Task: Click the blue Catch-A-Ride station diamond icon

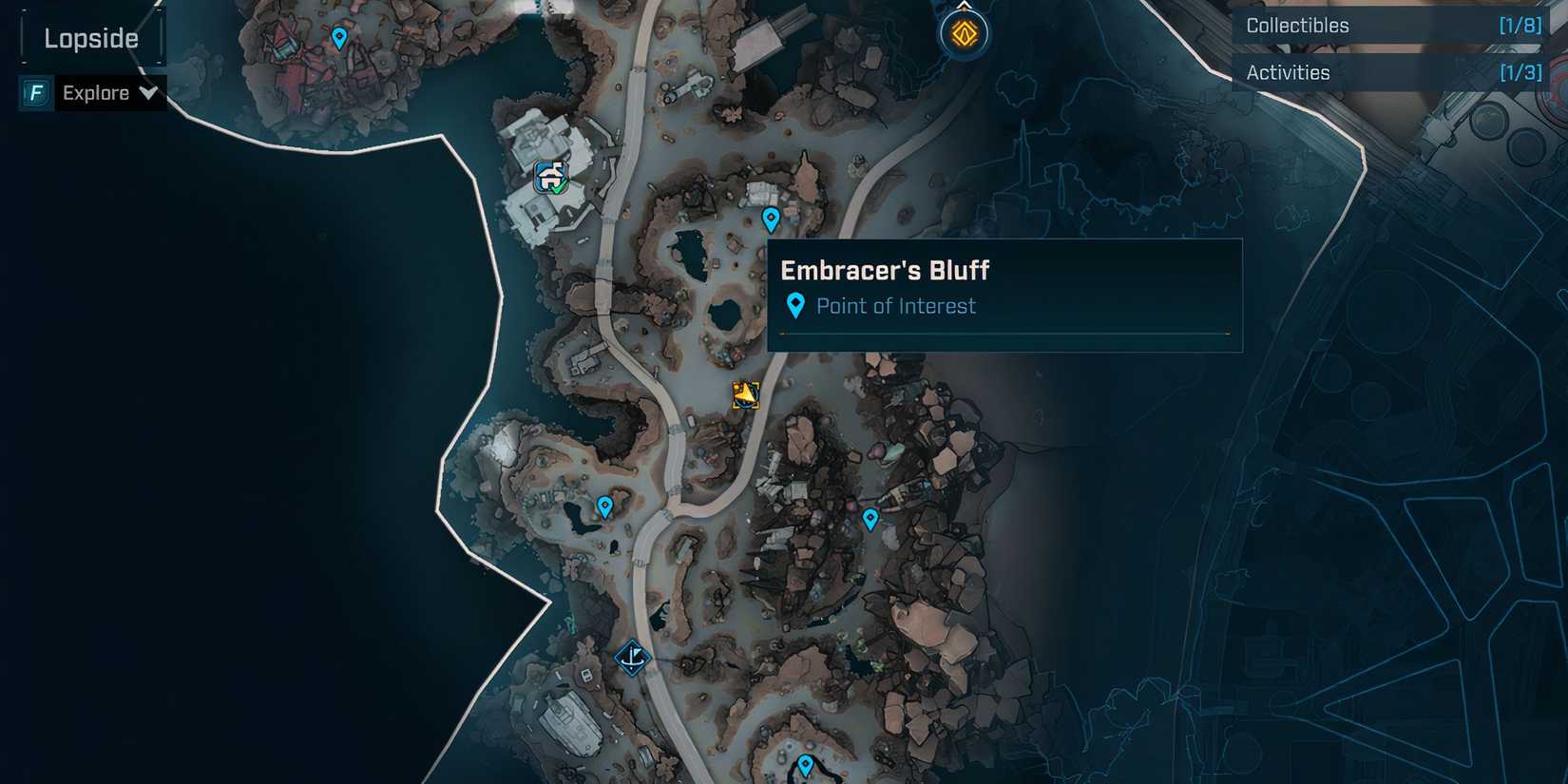Action: 632,658
